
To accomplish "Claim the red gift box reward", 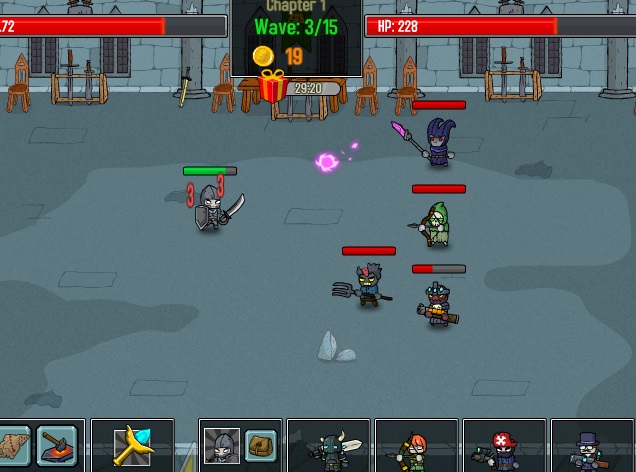I will pyautogui.click(x=272, y=87).
